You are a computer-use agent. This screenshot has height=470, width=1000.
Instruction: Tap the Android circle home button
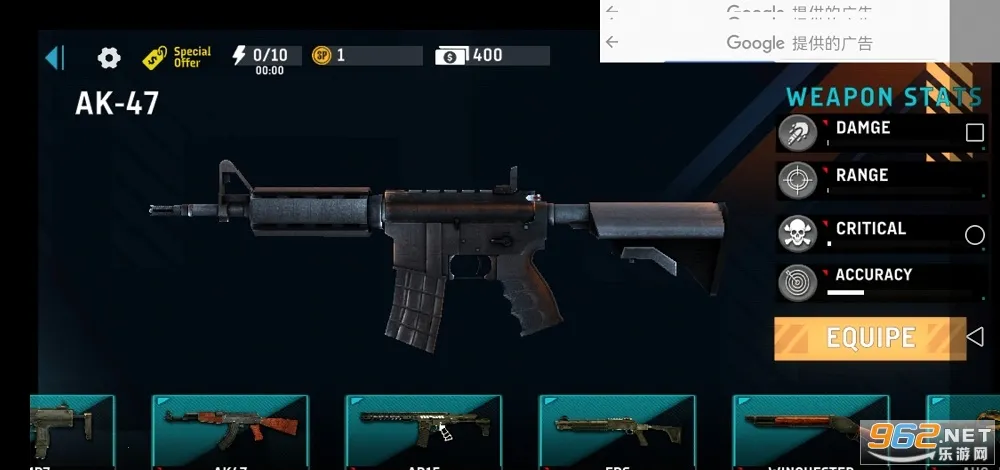click(x=974, y=235)
